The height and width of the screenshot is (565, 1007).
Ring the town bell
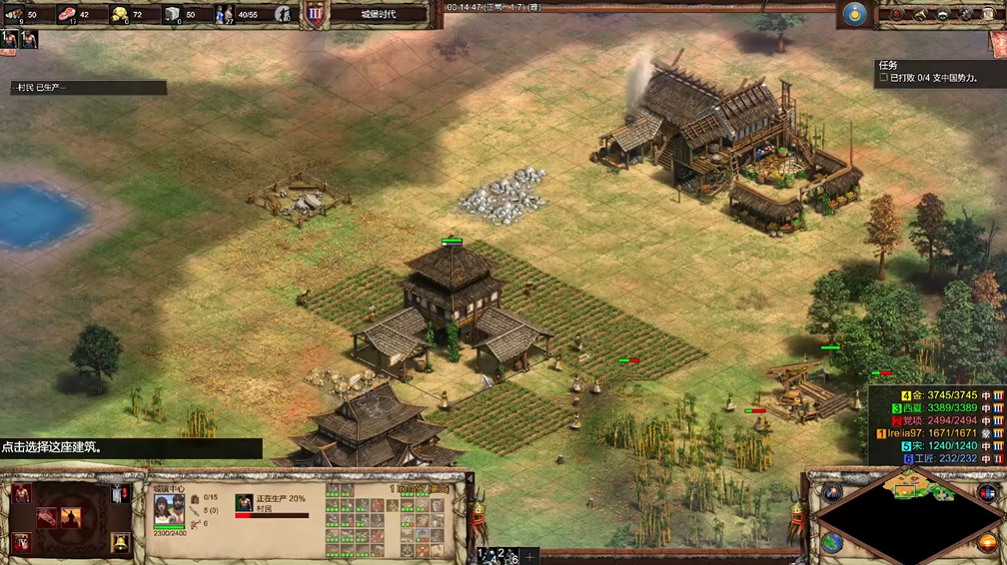click(120, 543)
